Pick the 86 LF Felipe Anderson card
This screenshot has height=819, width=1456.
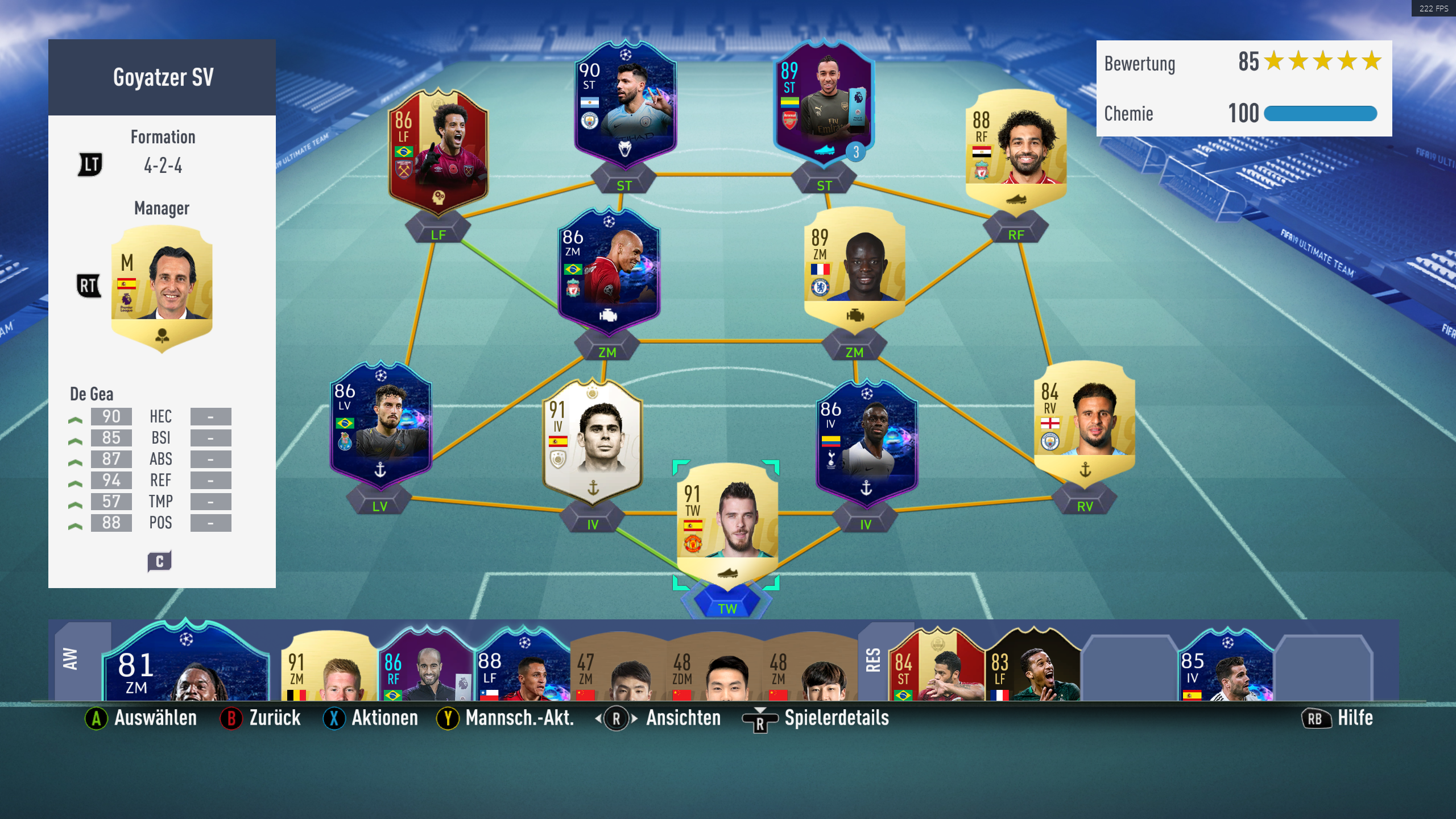point(438,151)
